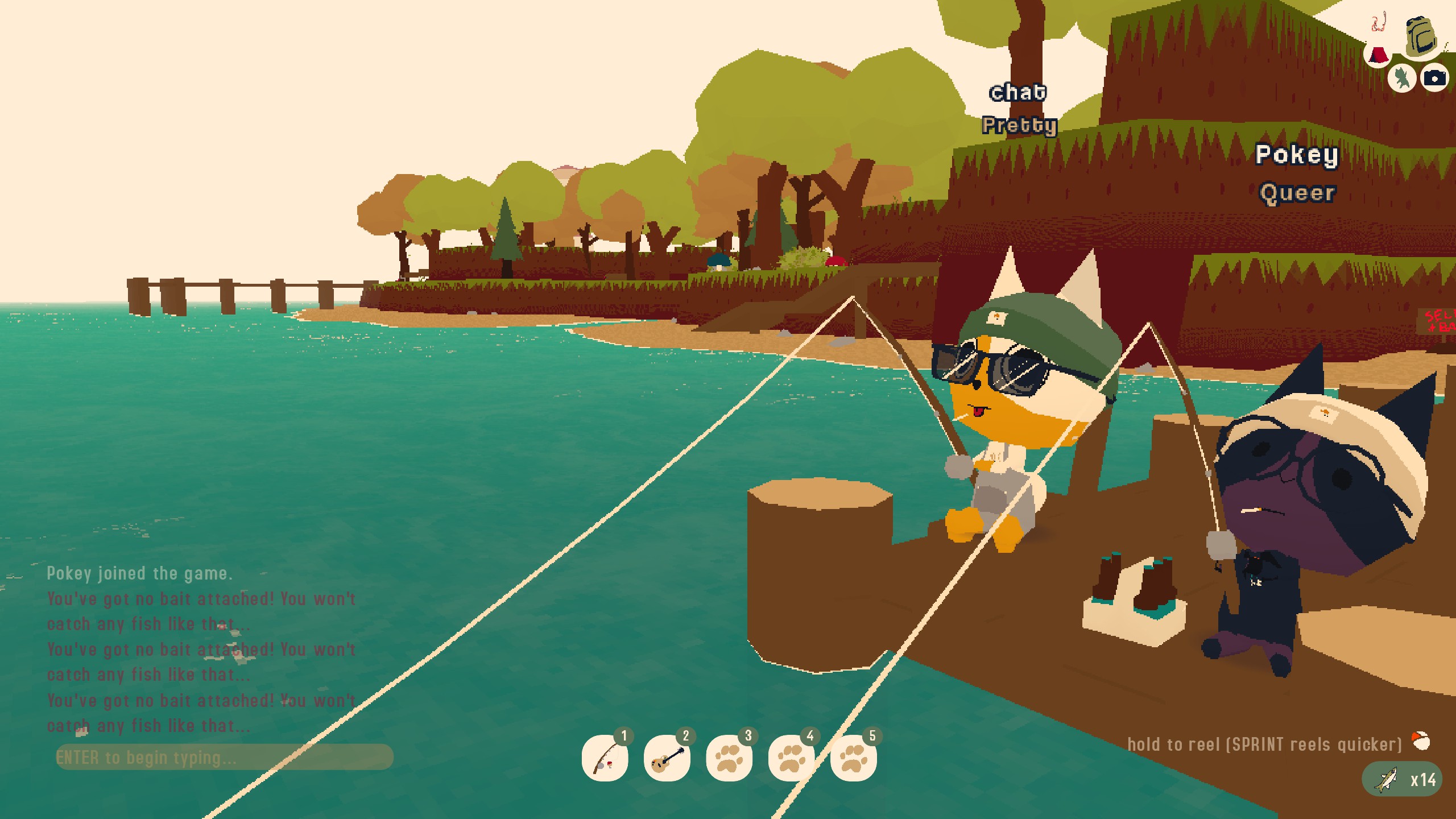Viewport: 1456px width, 819px height.
Task: Activate the camera photo mode icon
Action: tap(1434, 77)
